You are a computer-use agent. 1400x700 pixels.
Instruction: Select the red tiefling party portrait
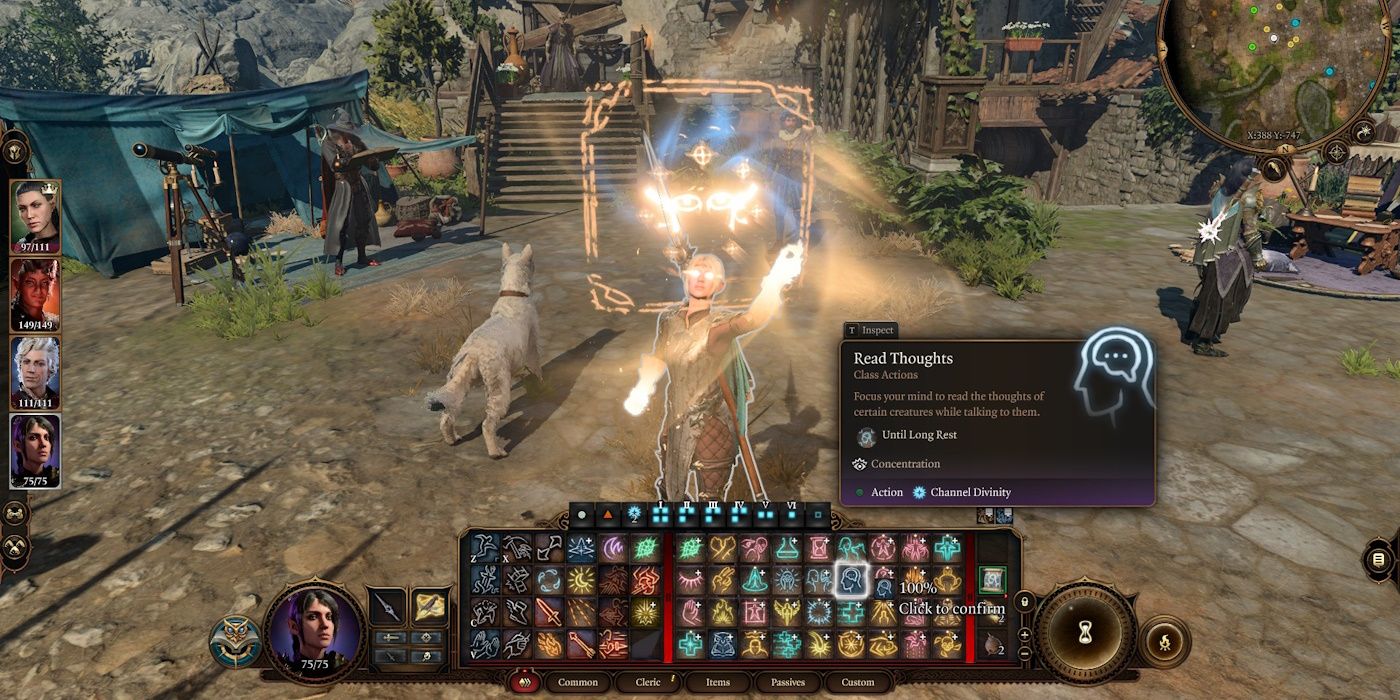[35, 294]
